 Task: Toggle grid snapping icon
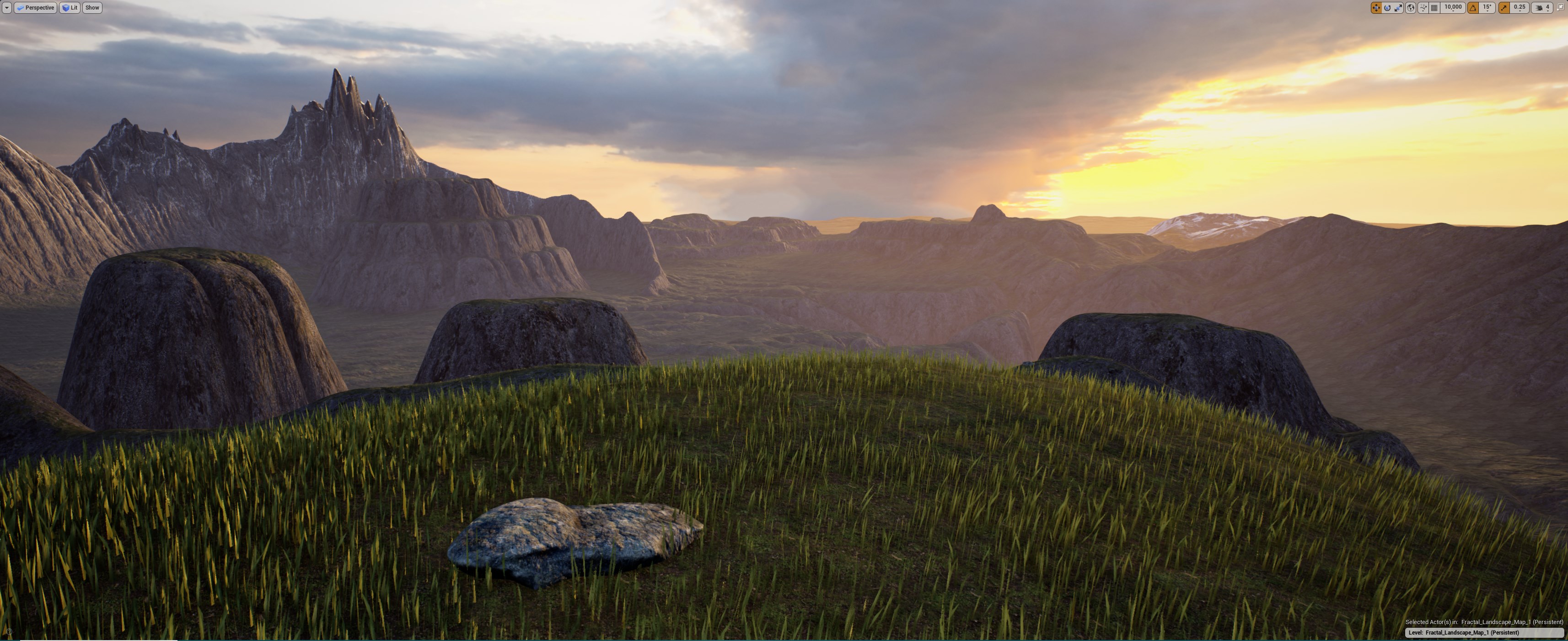point(1434,8)
